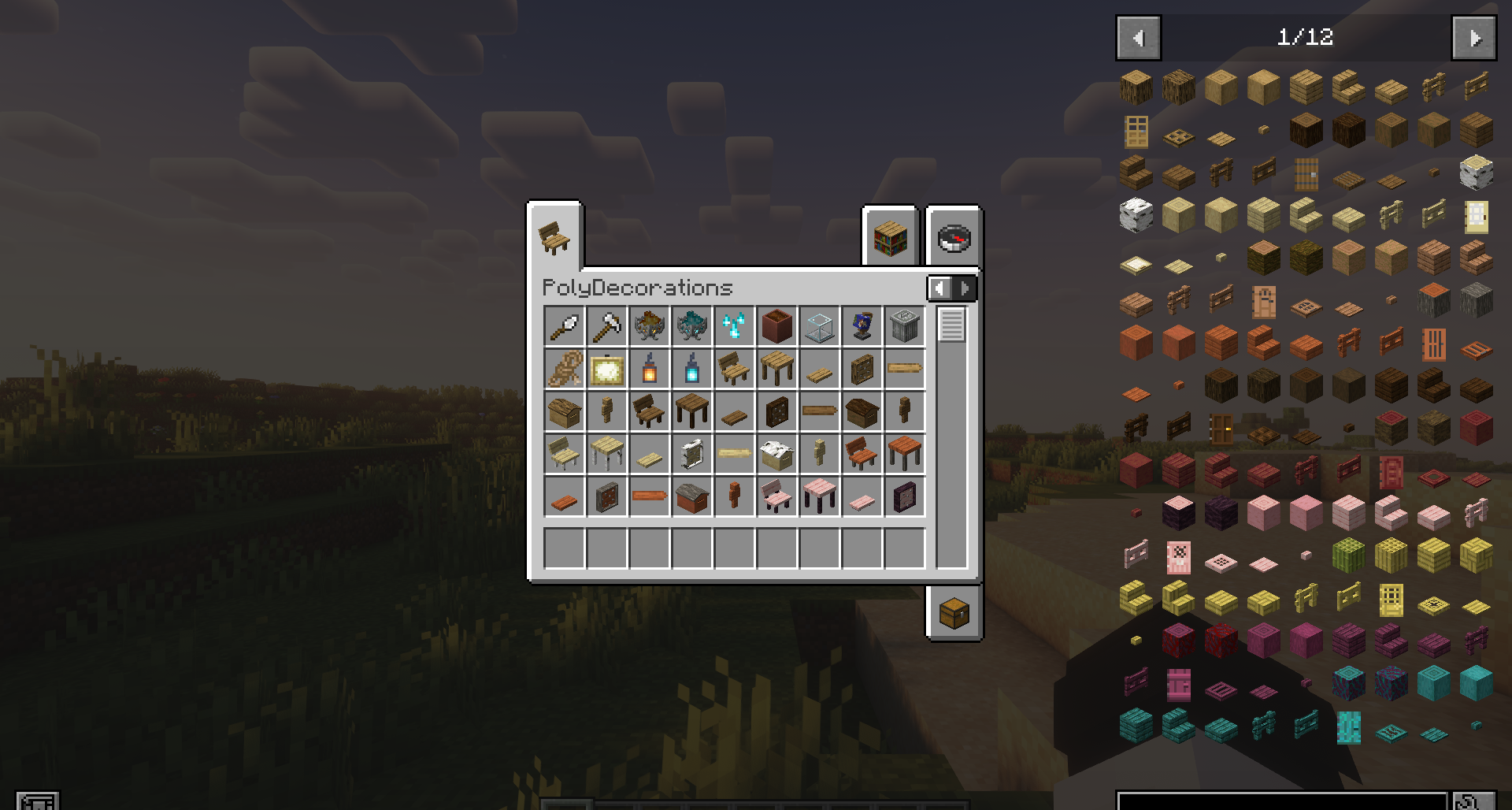The width and height of the screenshot is (1512, 810).
Task: Select the glowing canvas painting item
Action: (x=607, y=369)
